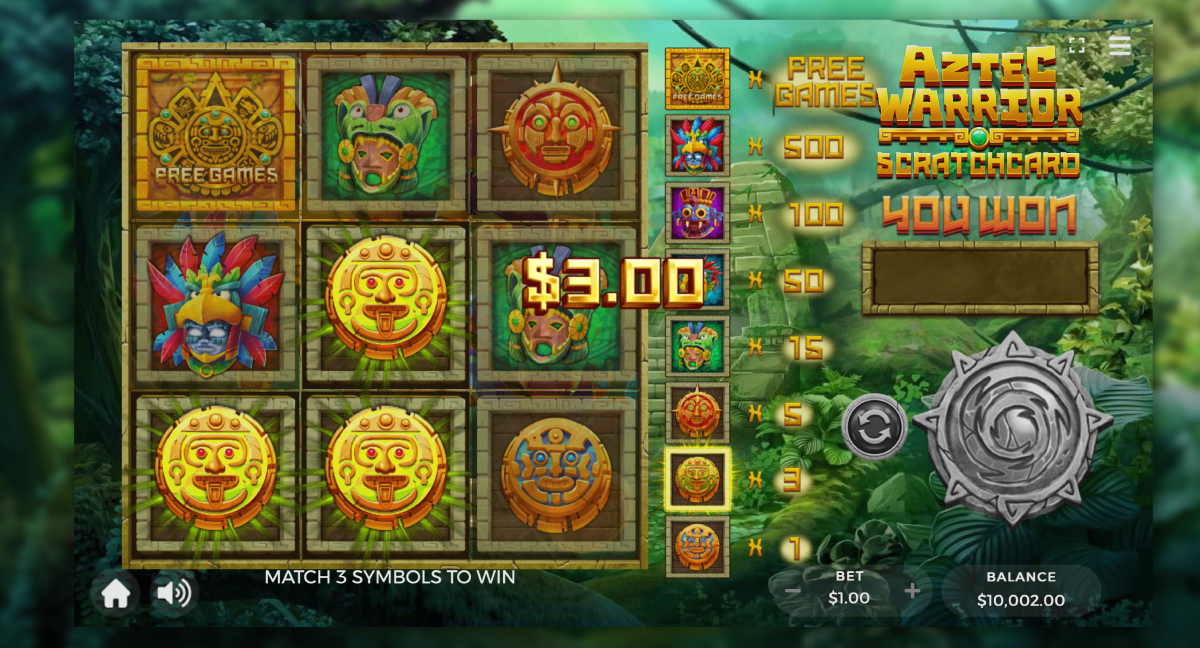Toggle fullscreen mode
The image size is (1200, 648).
1077,46
